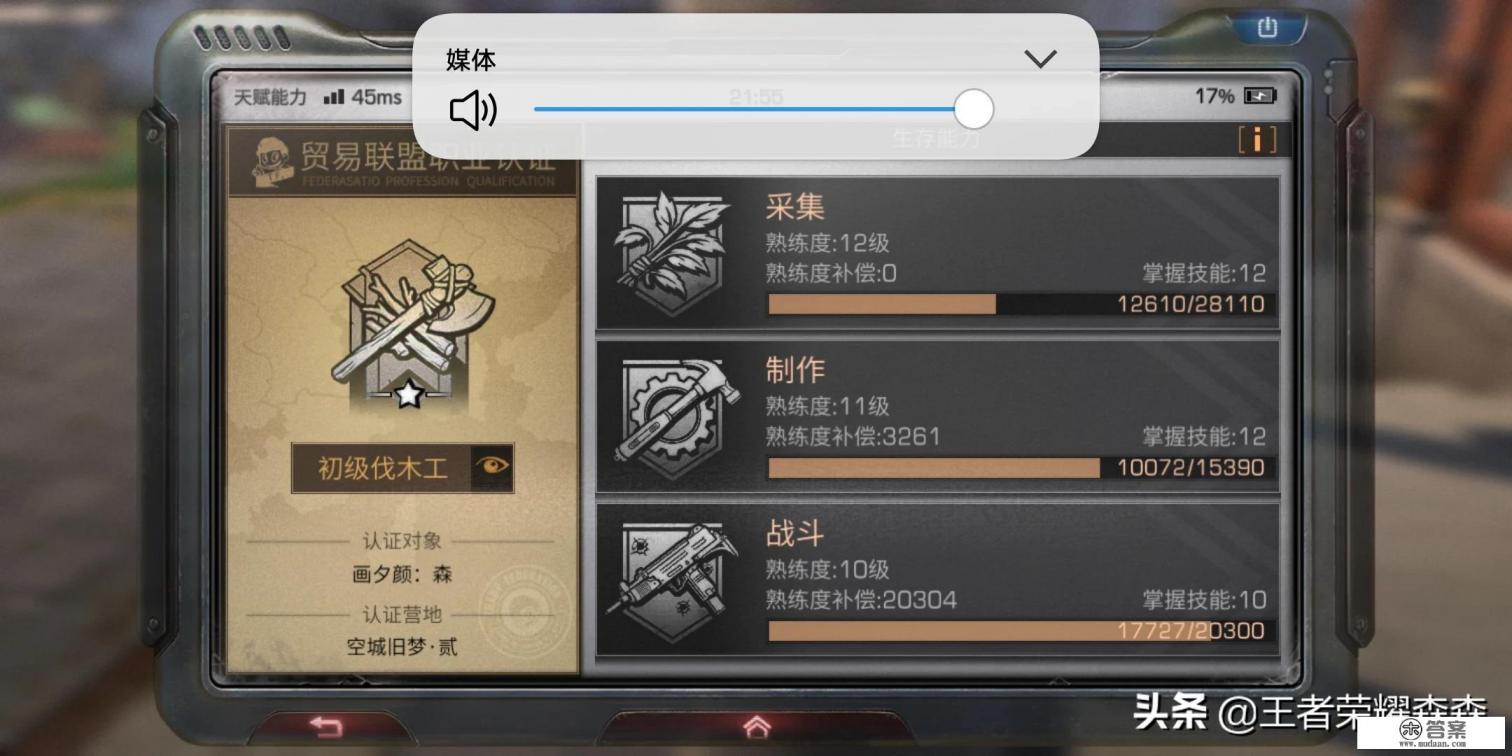1512x756 pixels.
Task: Select the 战斗 combat gun icon
Action: tap(670, 578)
